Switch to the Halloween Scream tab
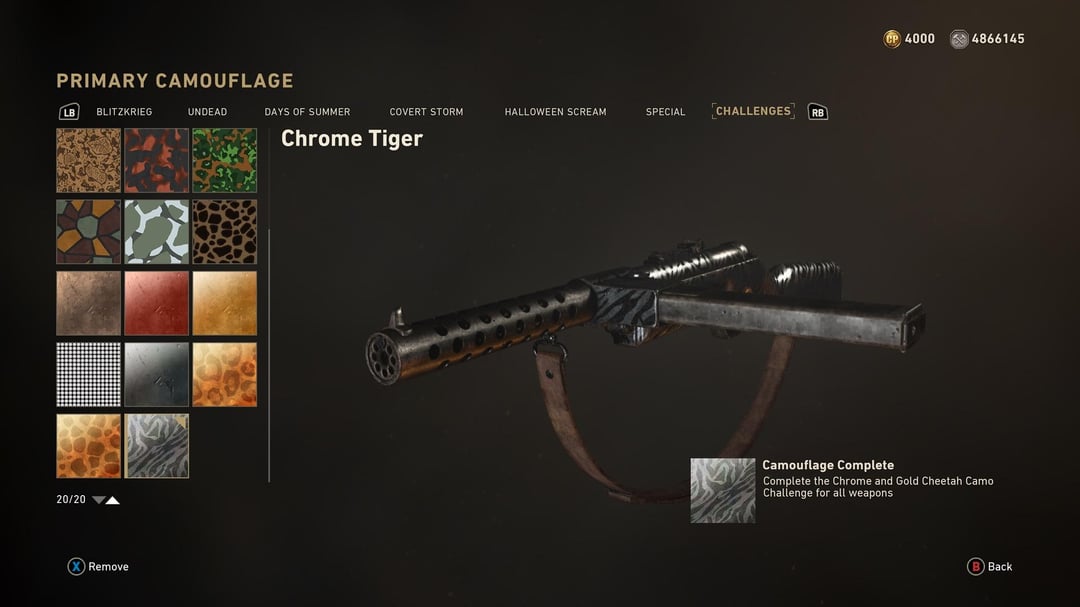Image resolution: width=1080 pixels, height=607 pixels. (555, 112)
